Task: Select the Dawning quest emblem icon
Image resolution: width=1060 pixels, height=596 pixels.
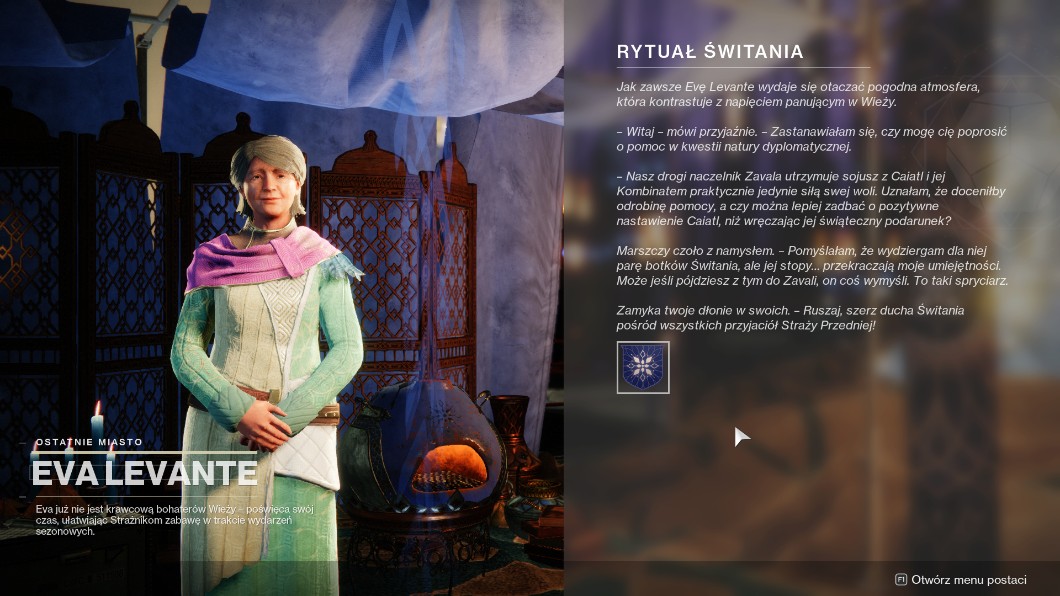Action: 643,367
